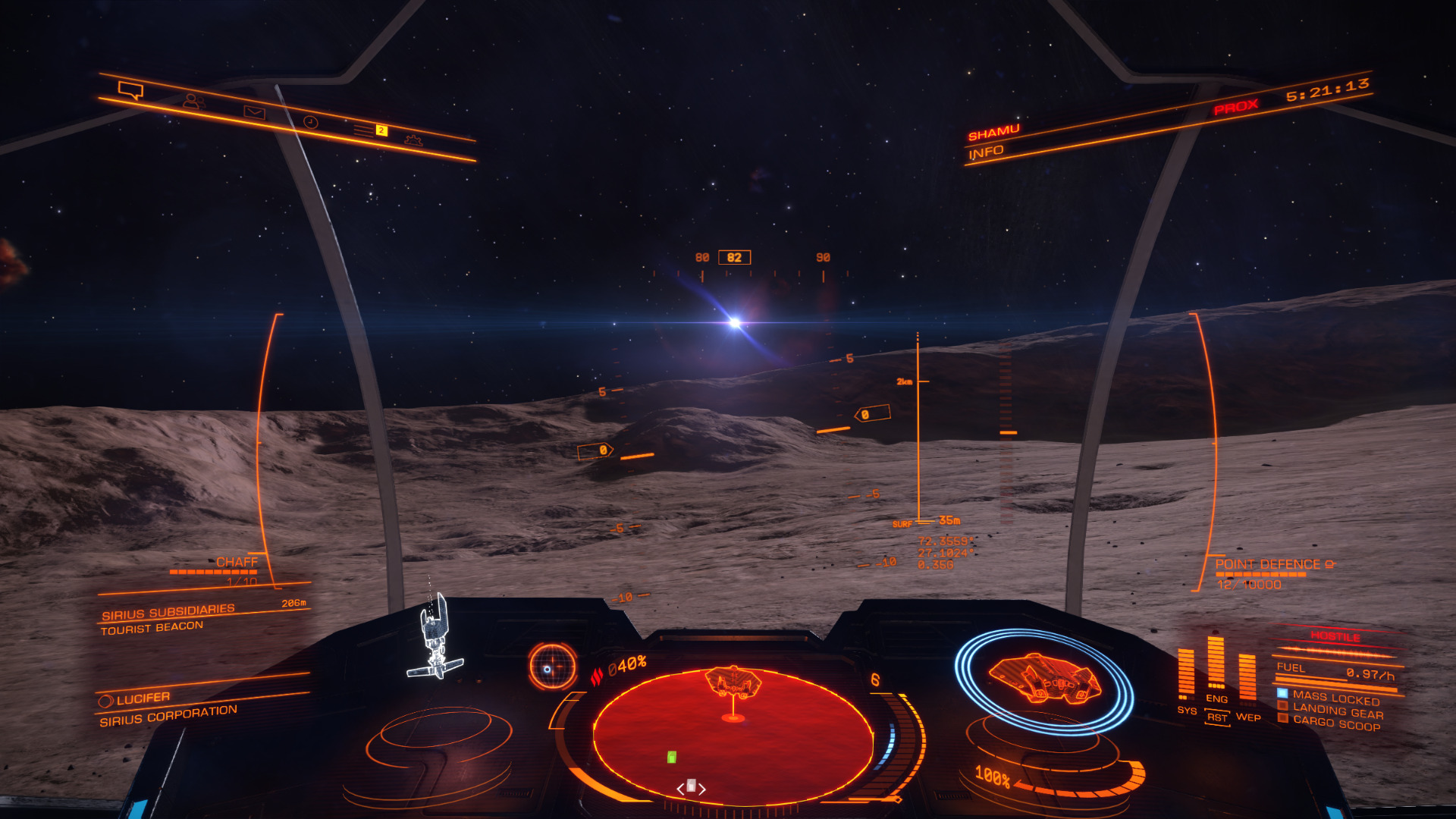The image size is (1456, 819).
Task: Open the chat speech bubble tab
Action: tap(130, 91)
